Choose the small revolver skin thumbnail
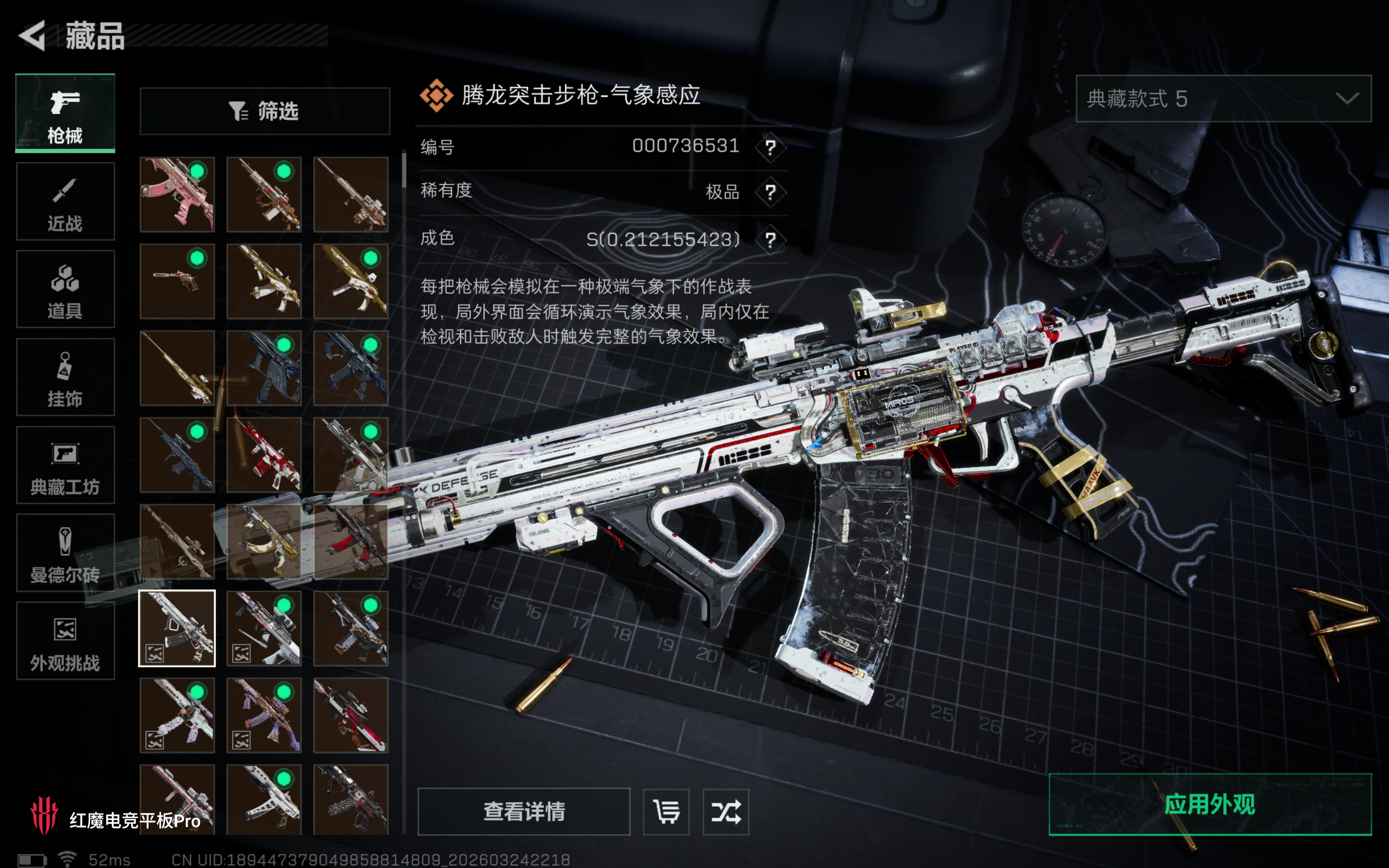This screenshot has height=868, width=1389. (177, 281)
